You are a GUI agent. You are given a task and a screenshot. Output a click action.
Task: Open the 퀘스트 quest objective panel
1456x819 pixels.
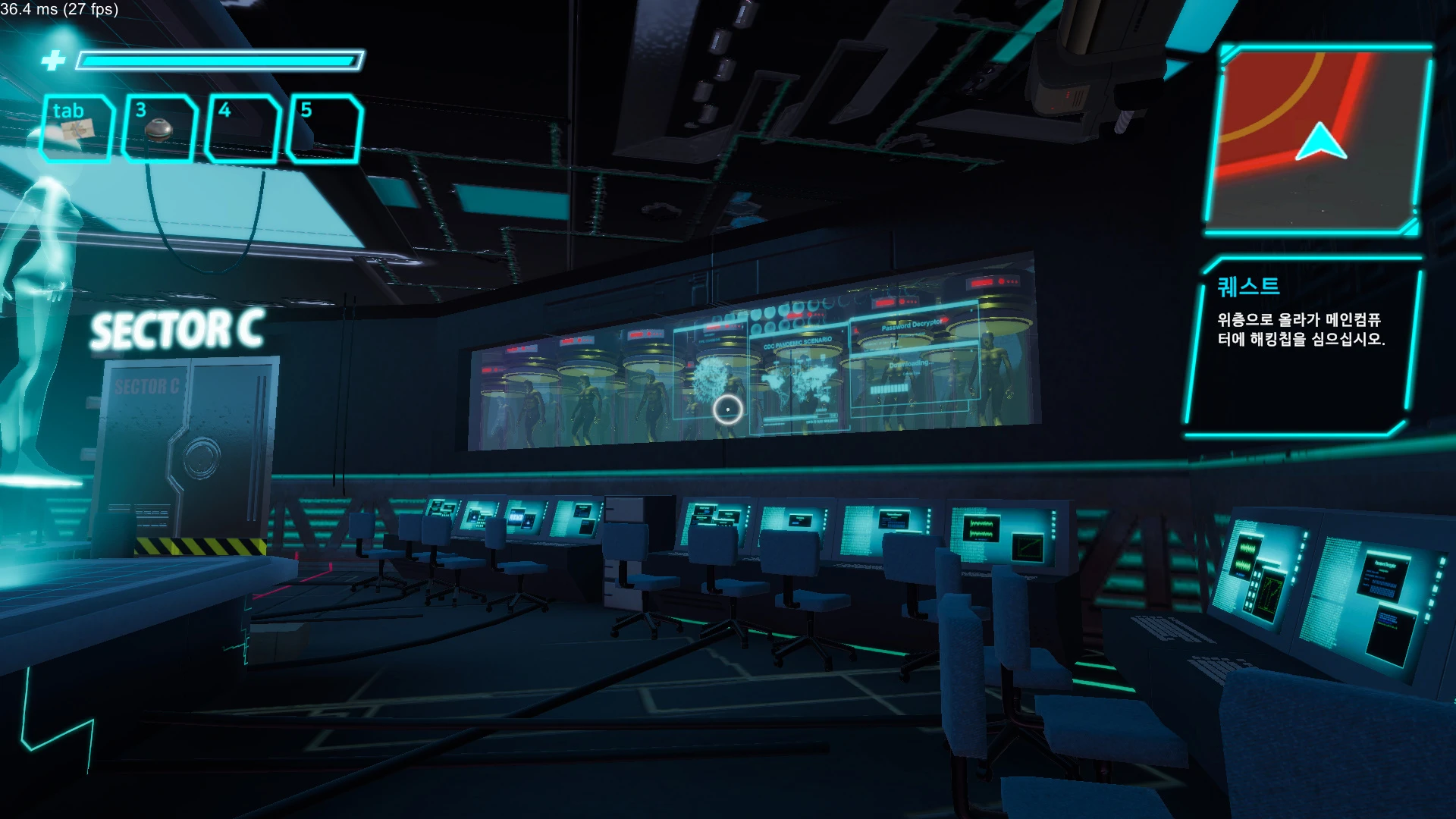(x=1301, y=345)
